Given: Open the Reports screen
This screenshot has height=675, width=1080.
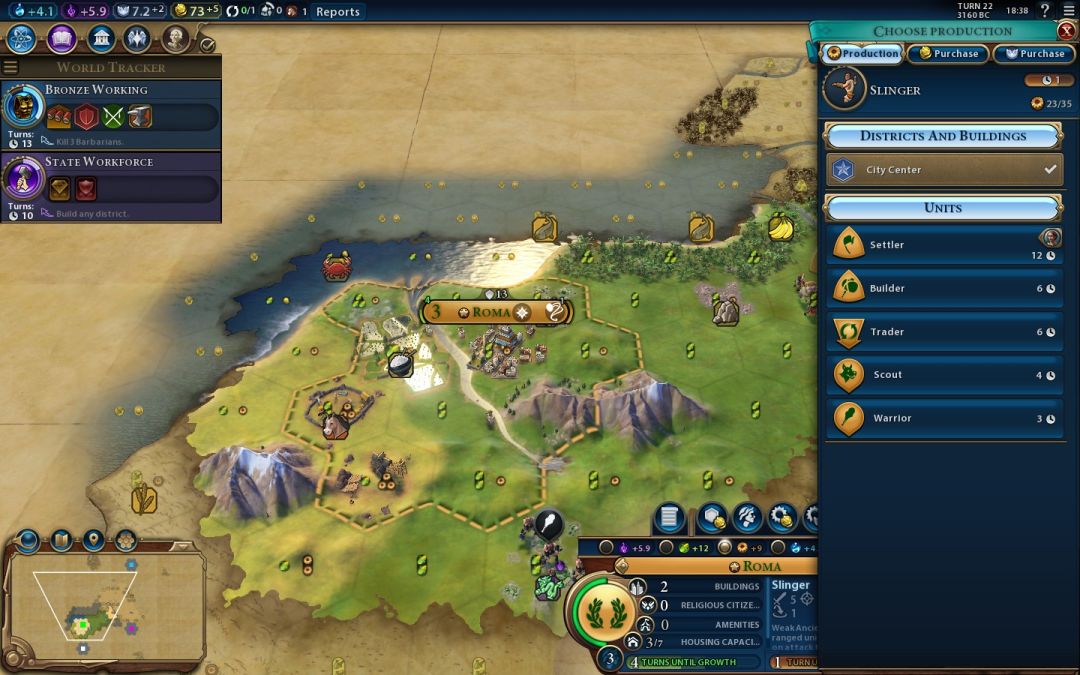Looking at the screenshot, I should 337,12.
